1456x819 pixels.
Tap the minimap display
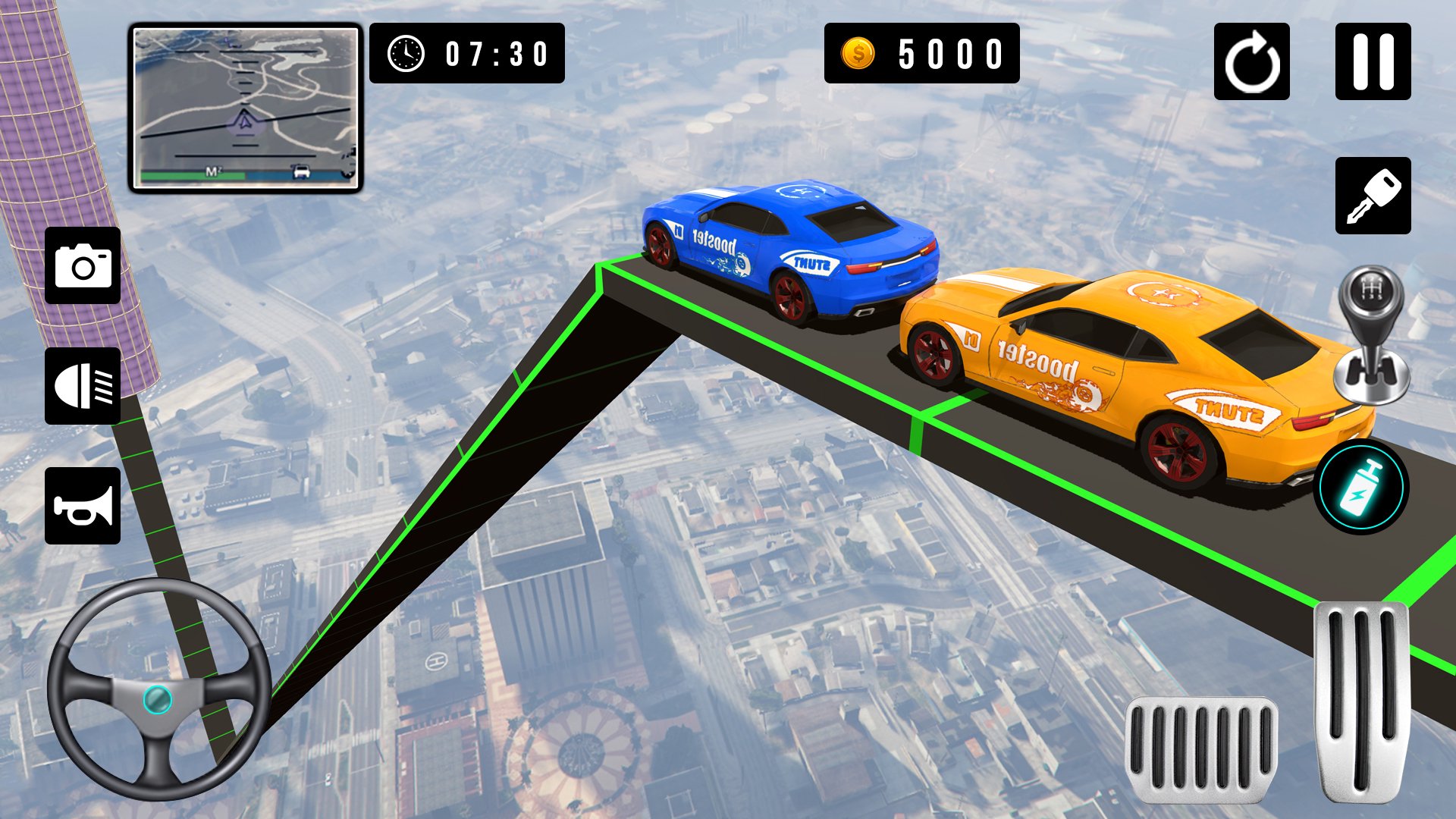pyautogui.click(x=245, y=106)
